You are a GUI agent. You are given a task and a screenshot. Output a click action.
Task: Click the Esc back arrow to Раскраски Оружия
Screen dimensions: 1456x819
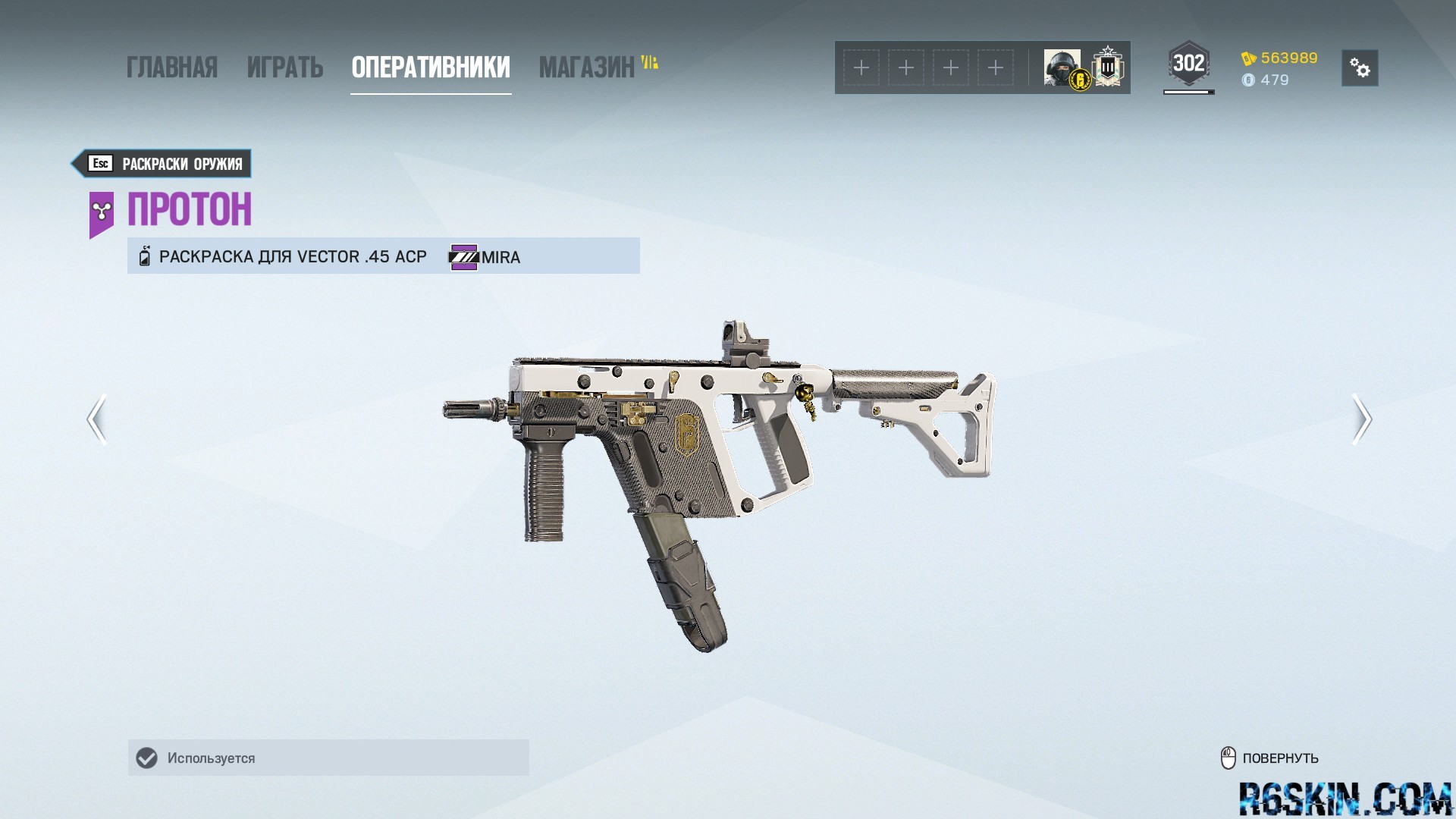click(101, 163)
